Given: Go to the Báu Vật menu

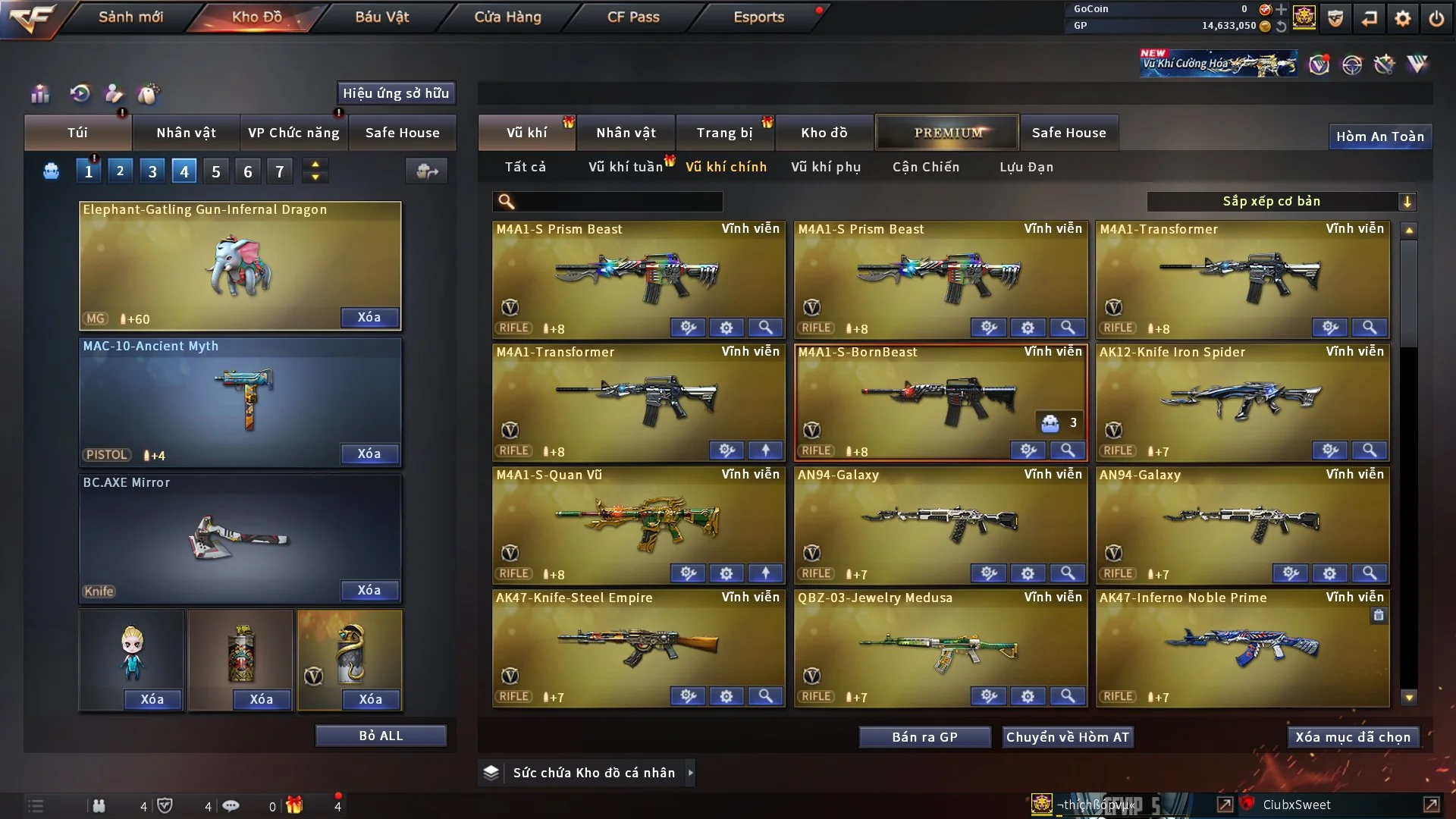Looking at the screenshot, I should tap(381, 17).
